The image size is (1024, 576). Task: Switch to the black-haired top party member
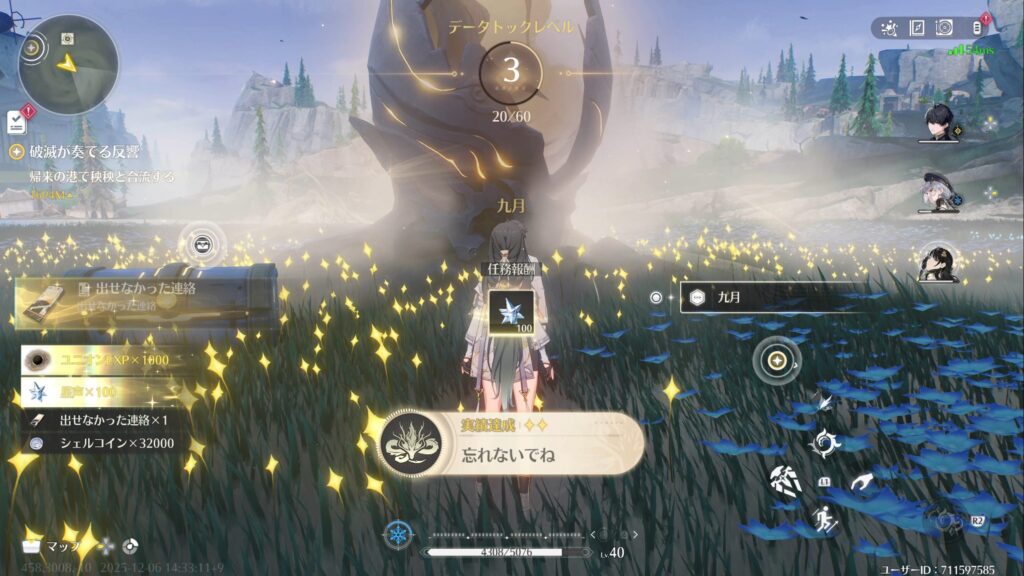939,123
